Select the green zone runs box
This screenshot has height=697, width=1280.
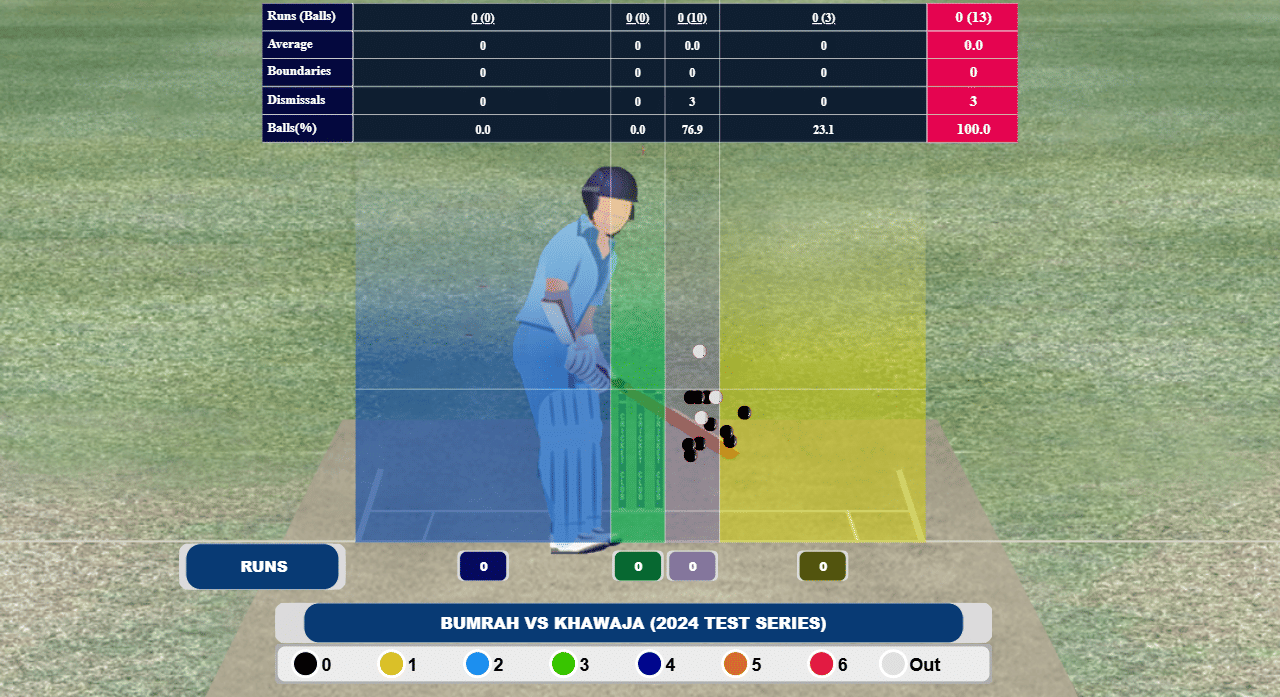coord(638,567)
